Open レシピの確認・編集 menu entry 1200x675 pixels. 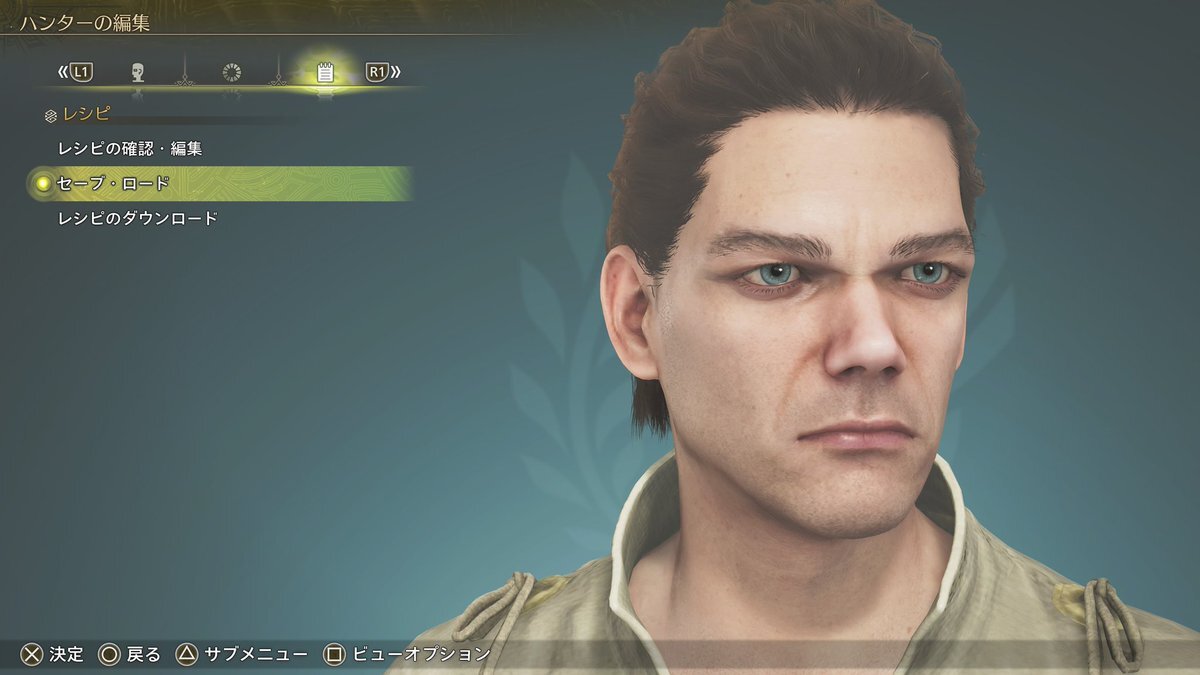pos(131,149)
